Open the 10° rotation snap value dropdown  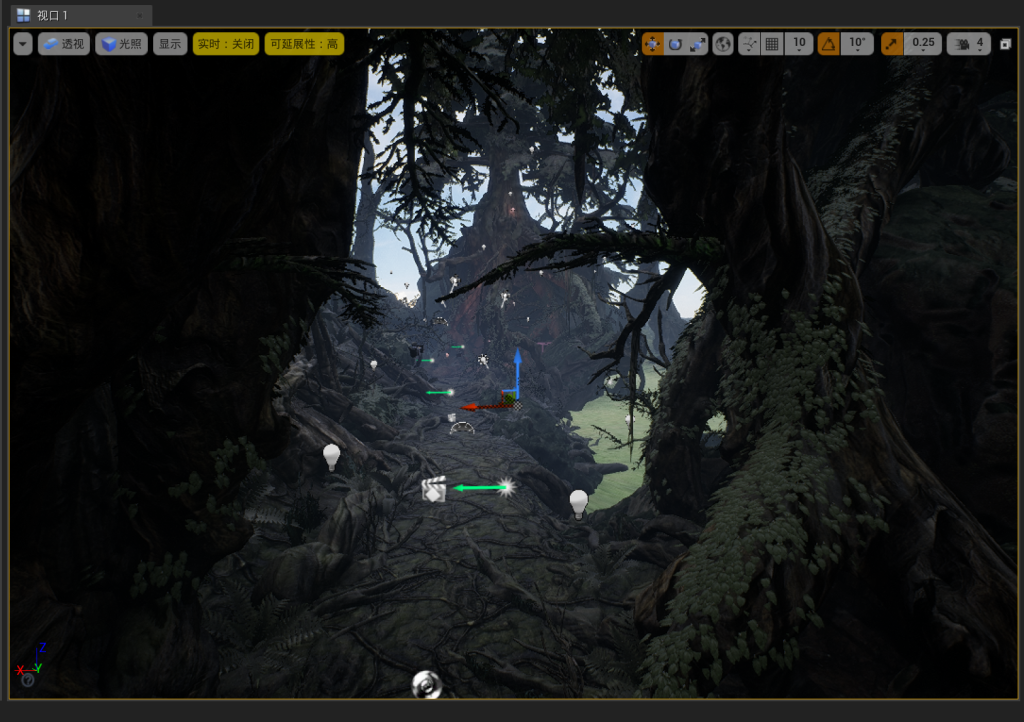[x=858, y=44]
